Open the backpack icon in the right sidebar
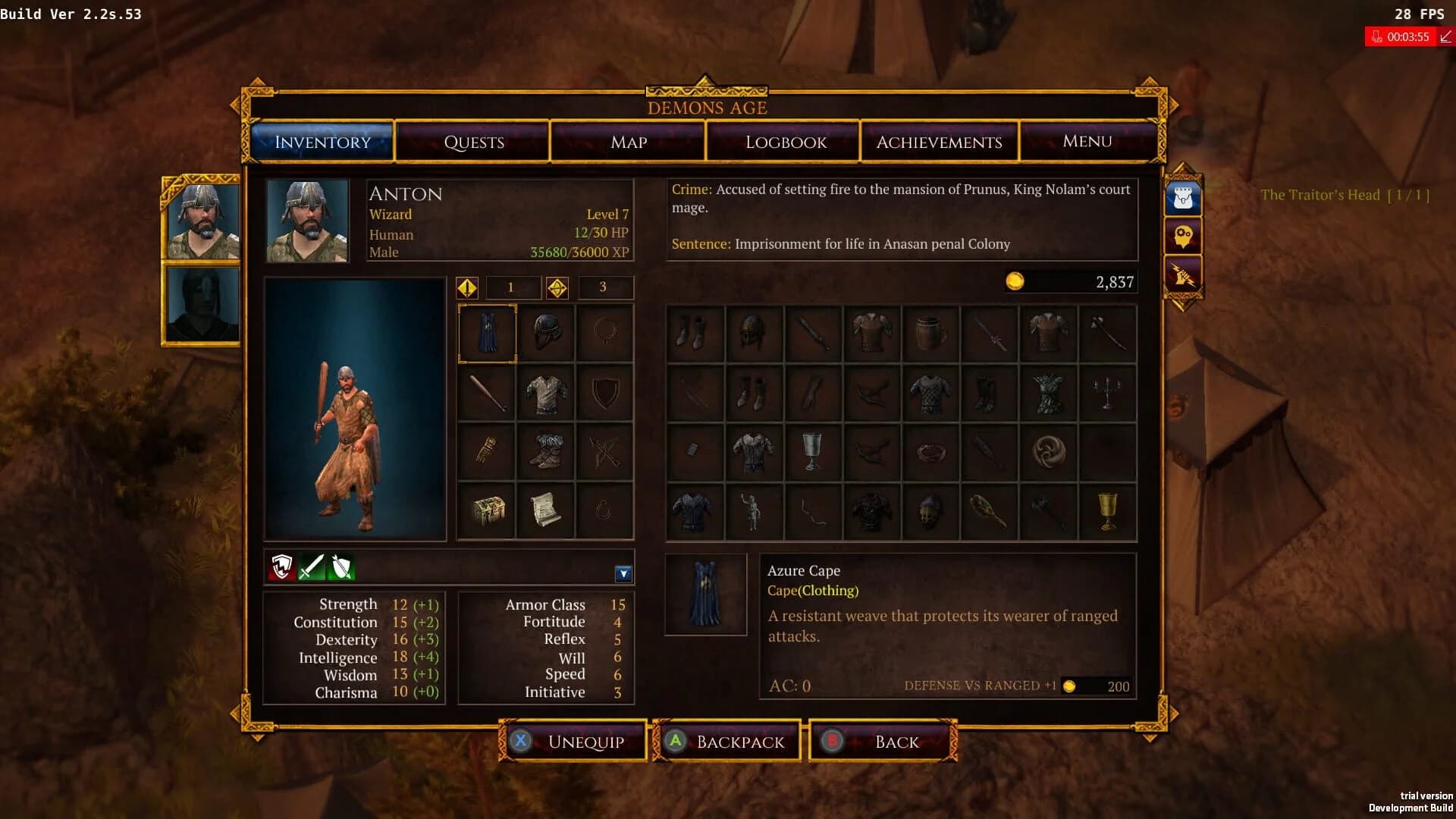Screen dimensions: 1456x819 click(1183, 196)
